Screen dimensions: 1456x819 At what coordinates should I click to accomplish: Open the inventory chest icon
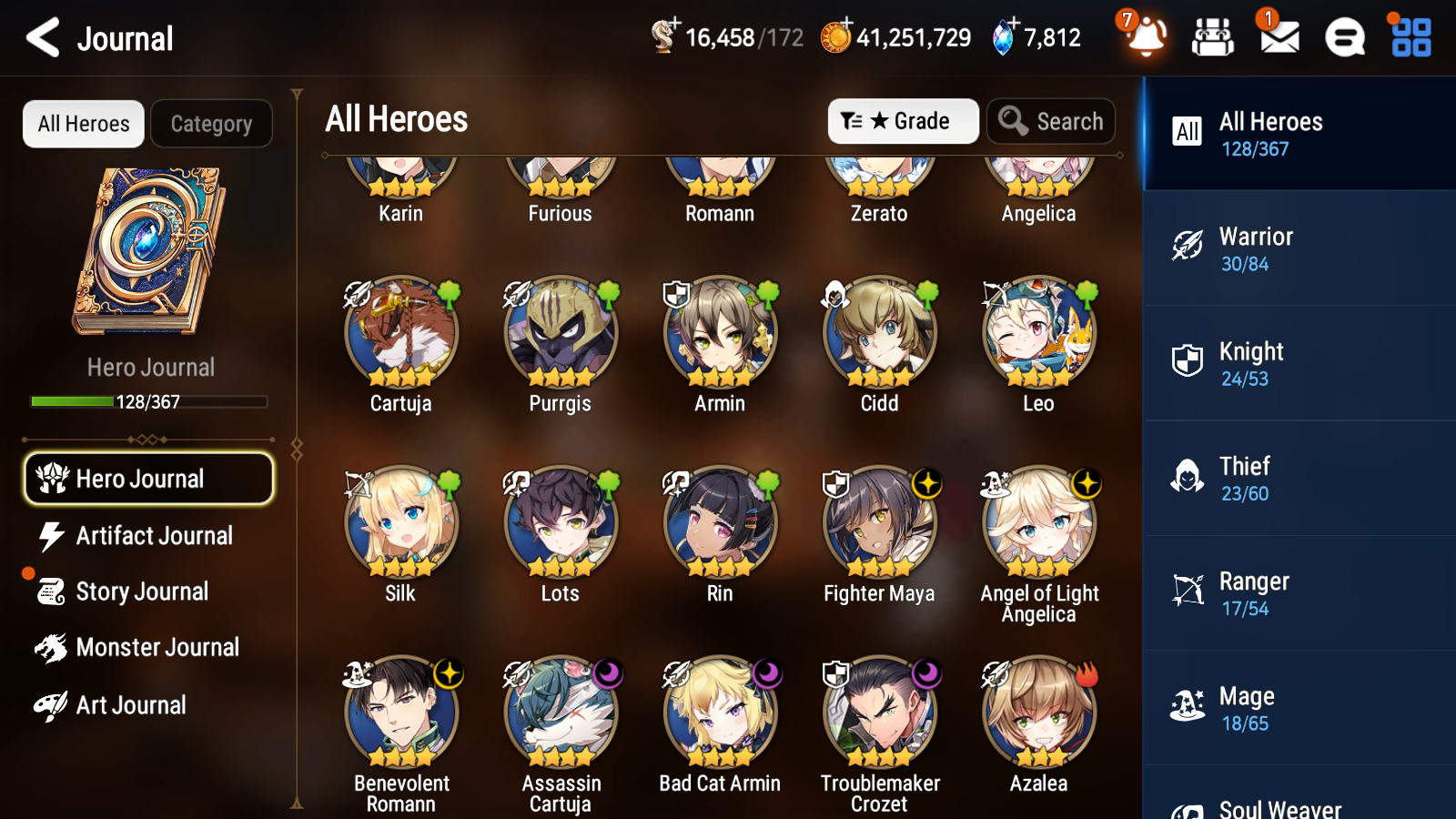click(1213, 38)
